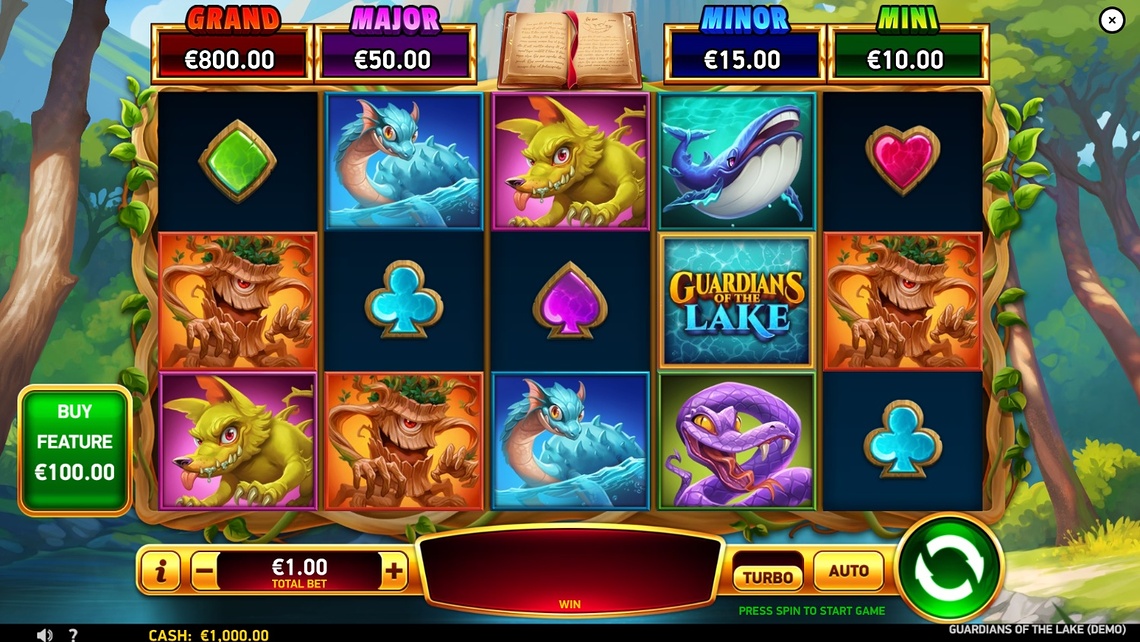Open the Auto spin options
This screenshot has height=642, width=1140.
(848, 571)
